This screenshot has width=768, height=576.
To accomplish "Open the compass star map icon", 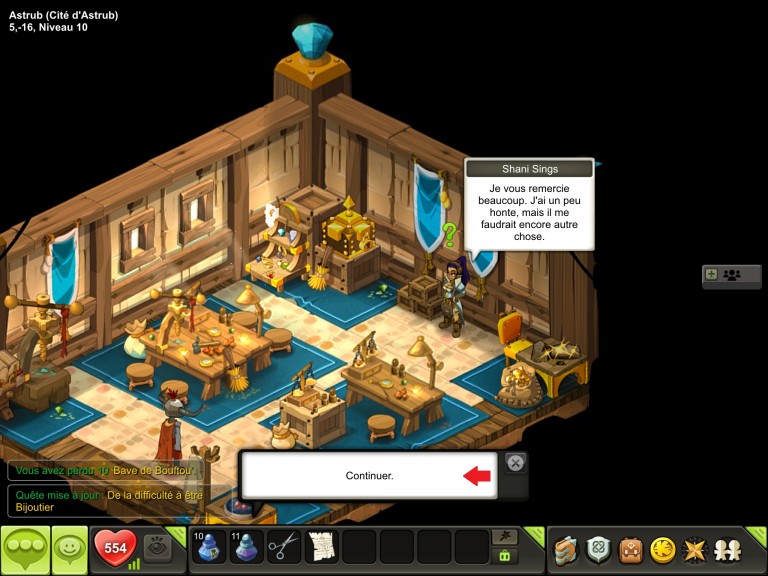I will pos(694,549).
